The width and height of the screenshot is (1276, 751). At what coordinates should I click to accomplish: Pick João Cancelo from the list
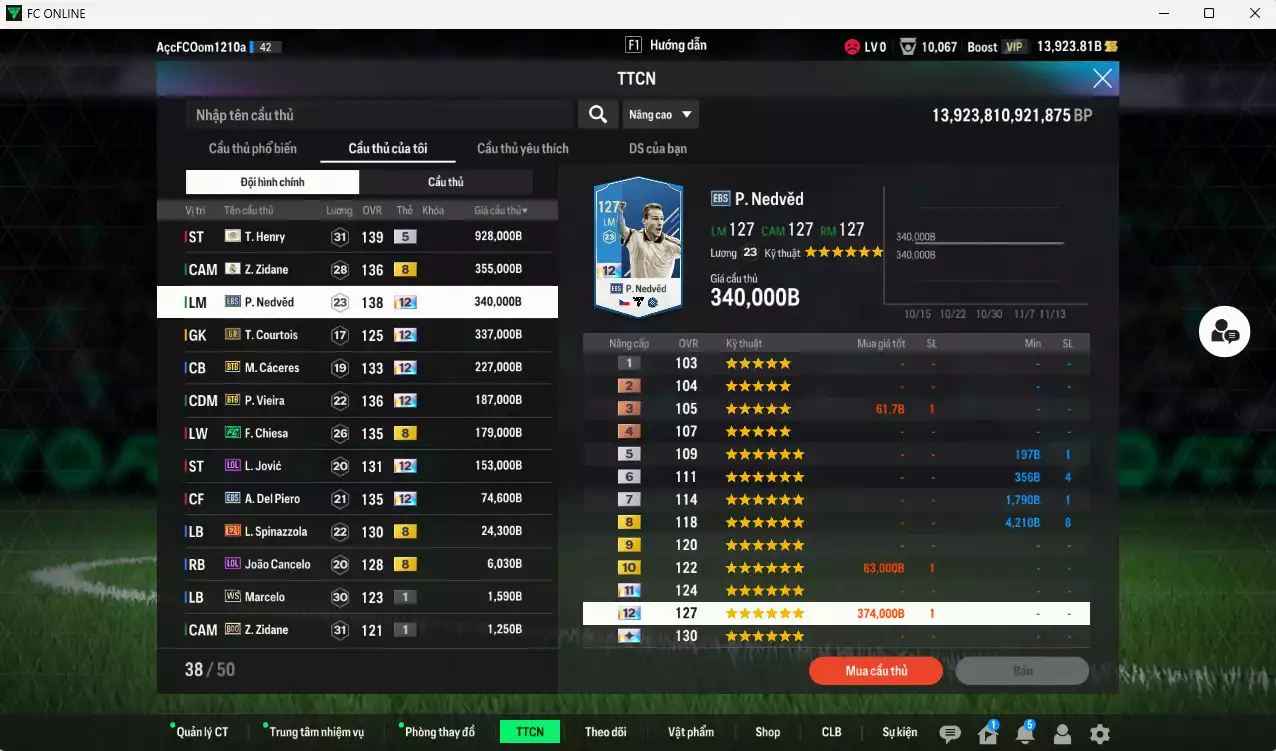click(x=356, y=564)
